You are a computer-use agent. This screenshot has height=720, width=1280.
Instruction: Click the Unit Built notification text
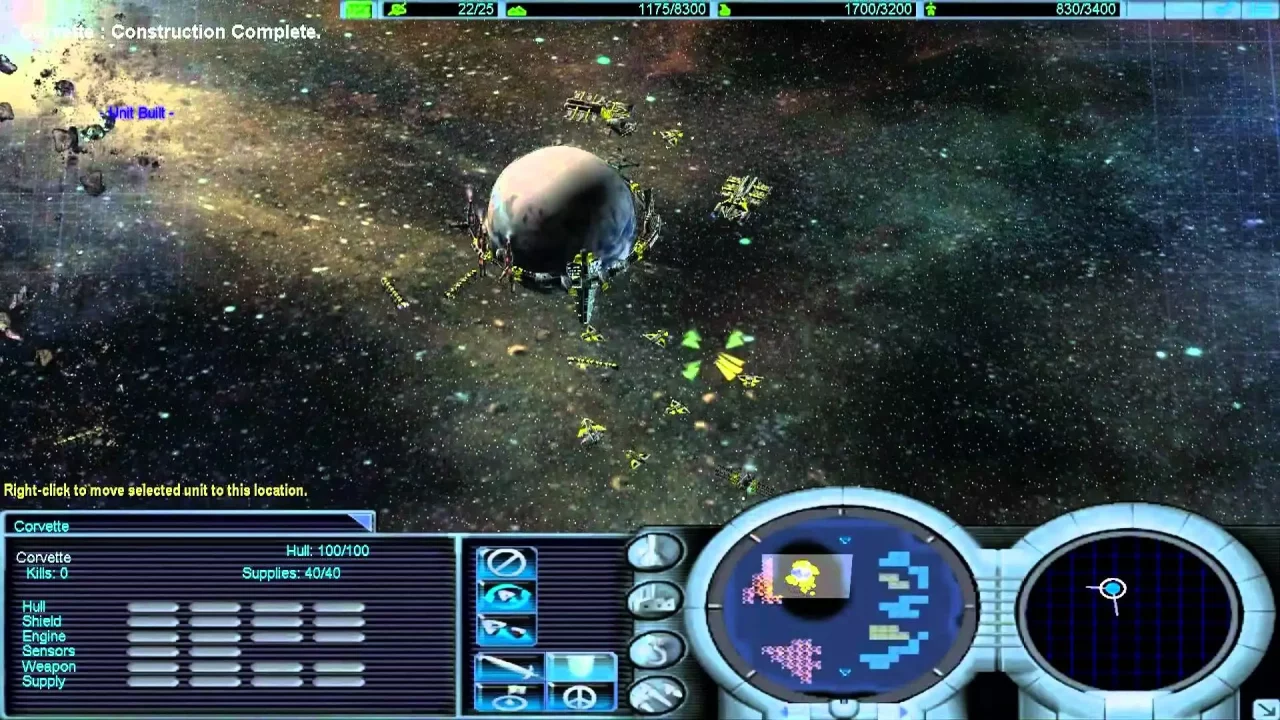(x=138, y=113)
